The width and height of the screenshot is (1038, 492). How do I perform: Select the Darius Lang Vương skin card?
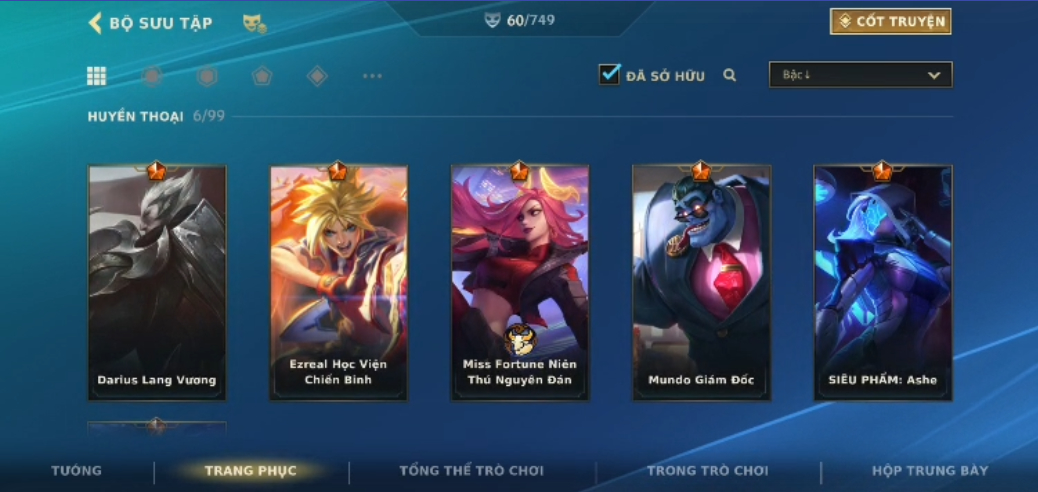coord(157,283)
